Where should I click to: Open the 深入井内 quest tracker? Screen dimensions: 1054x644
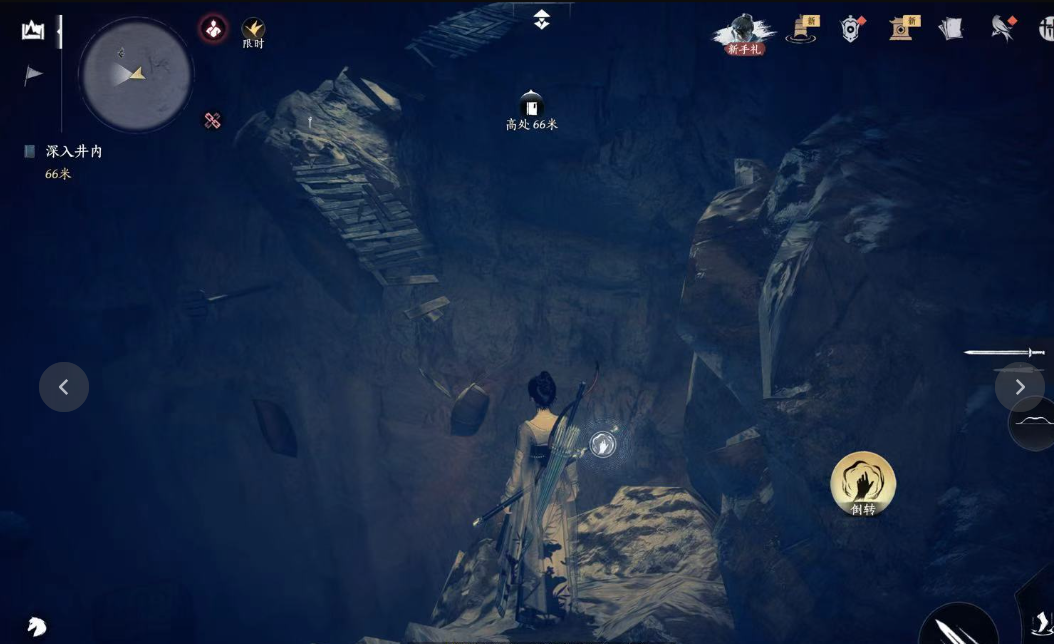[x=73, y=152]
